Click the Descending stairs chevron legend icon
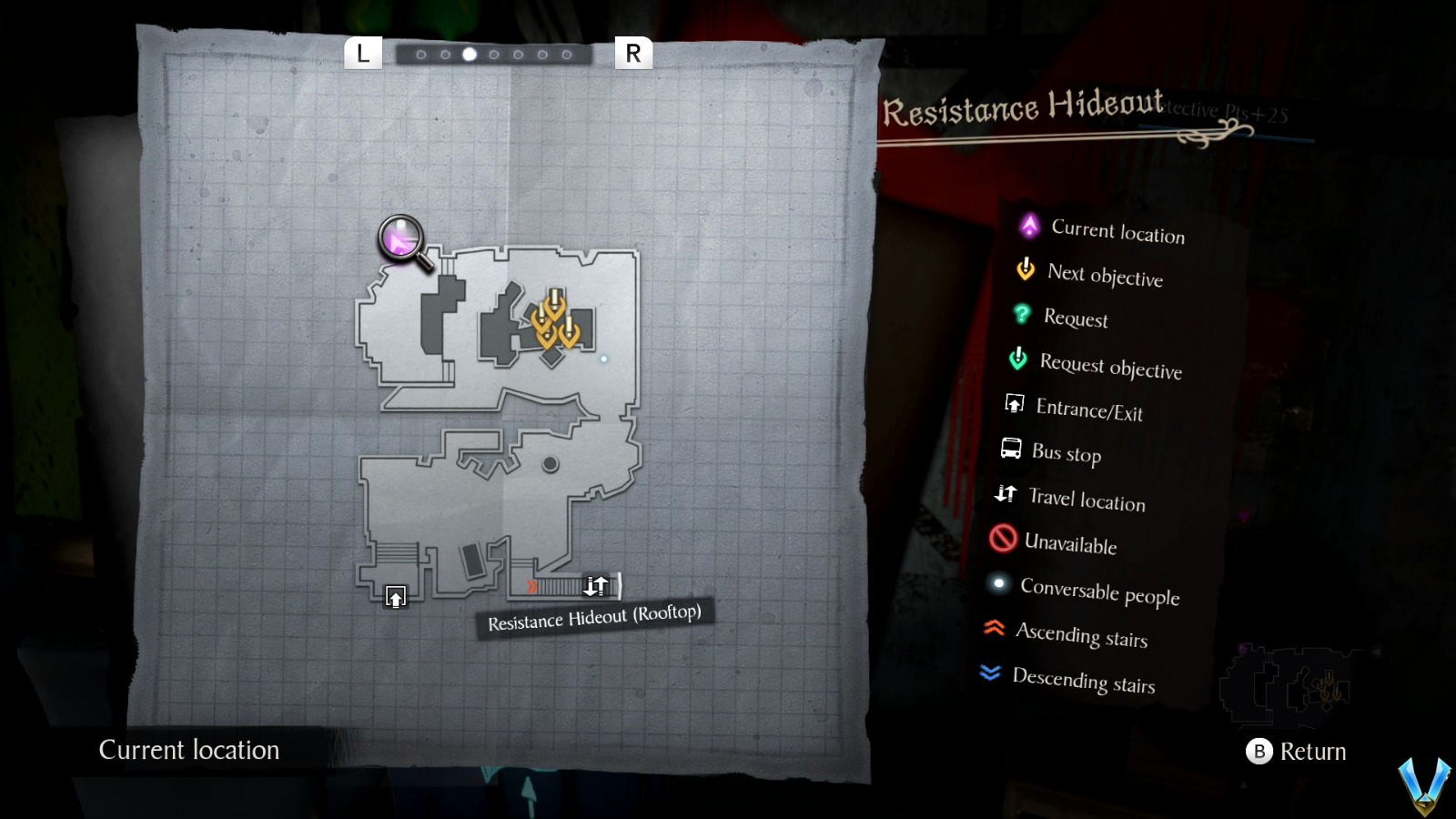 [x=992, y=672]
